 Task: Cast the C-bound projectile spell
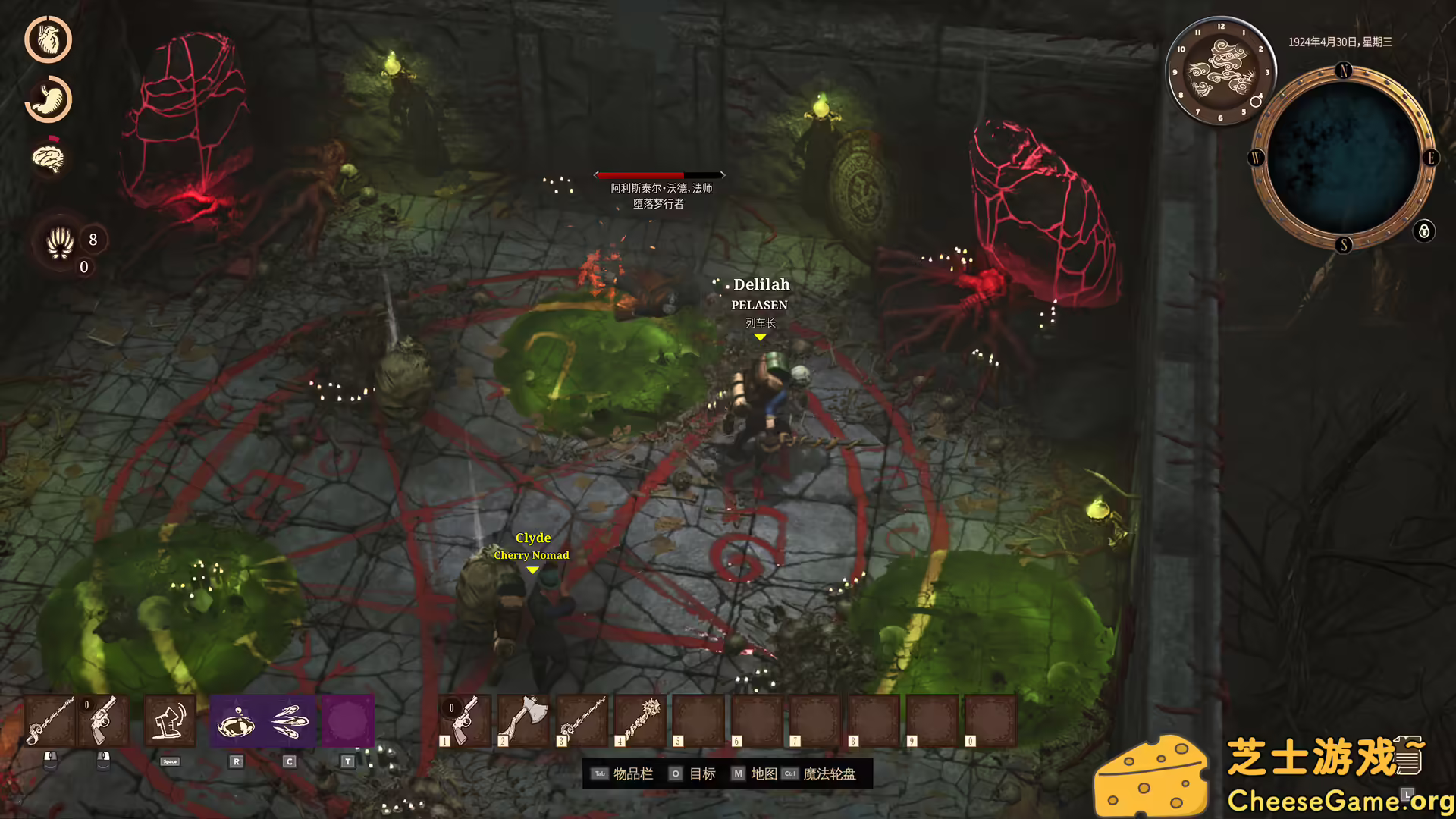[x=289, y=720]
